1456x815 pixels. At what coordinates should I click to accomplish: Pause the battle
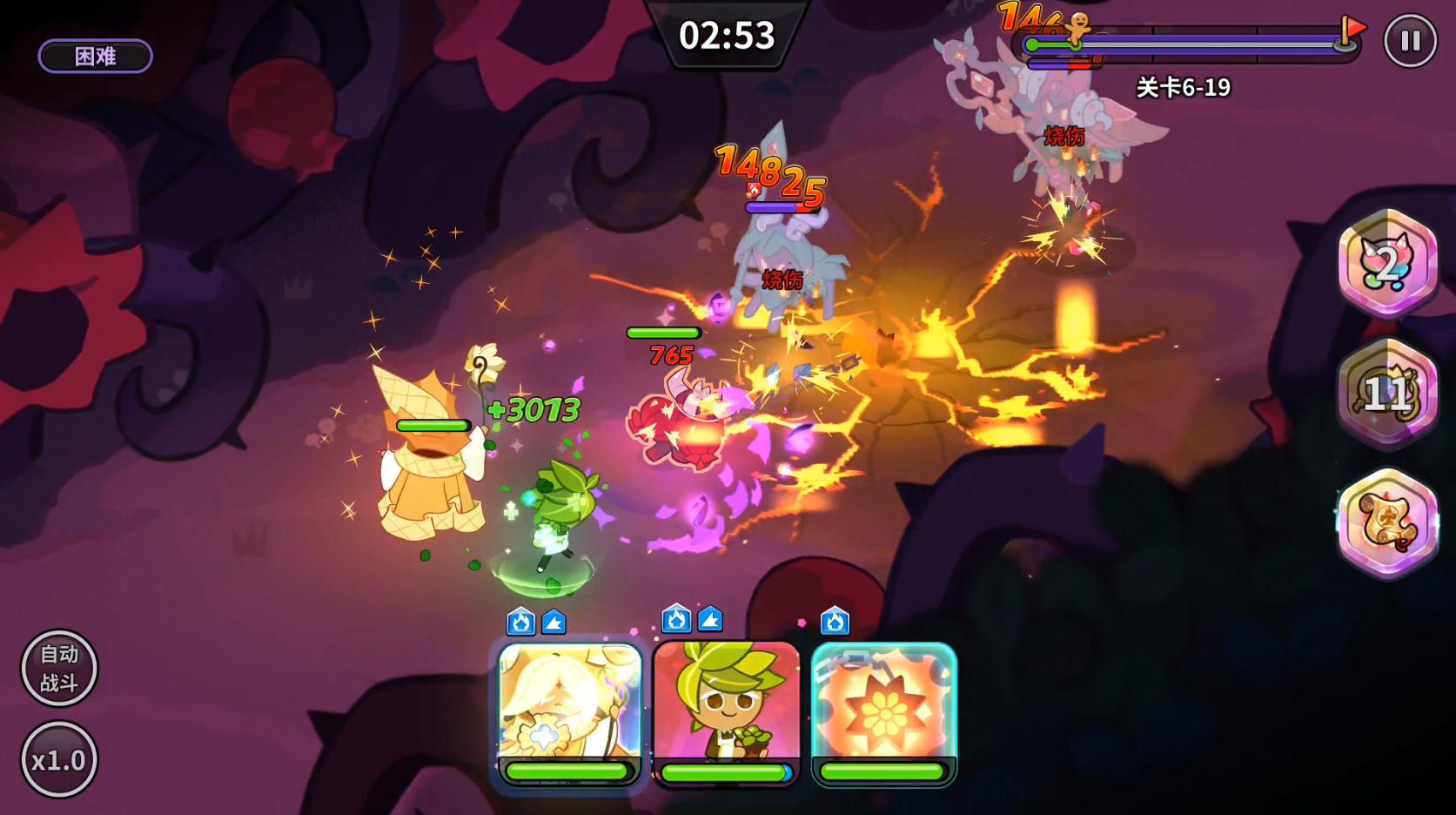coord(1410,41)
